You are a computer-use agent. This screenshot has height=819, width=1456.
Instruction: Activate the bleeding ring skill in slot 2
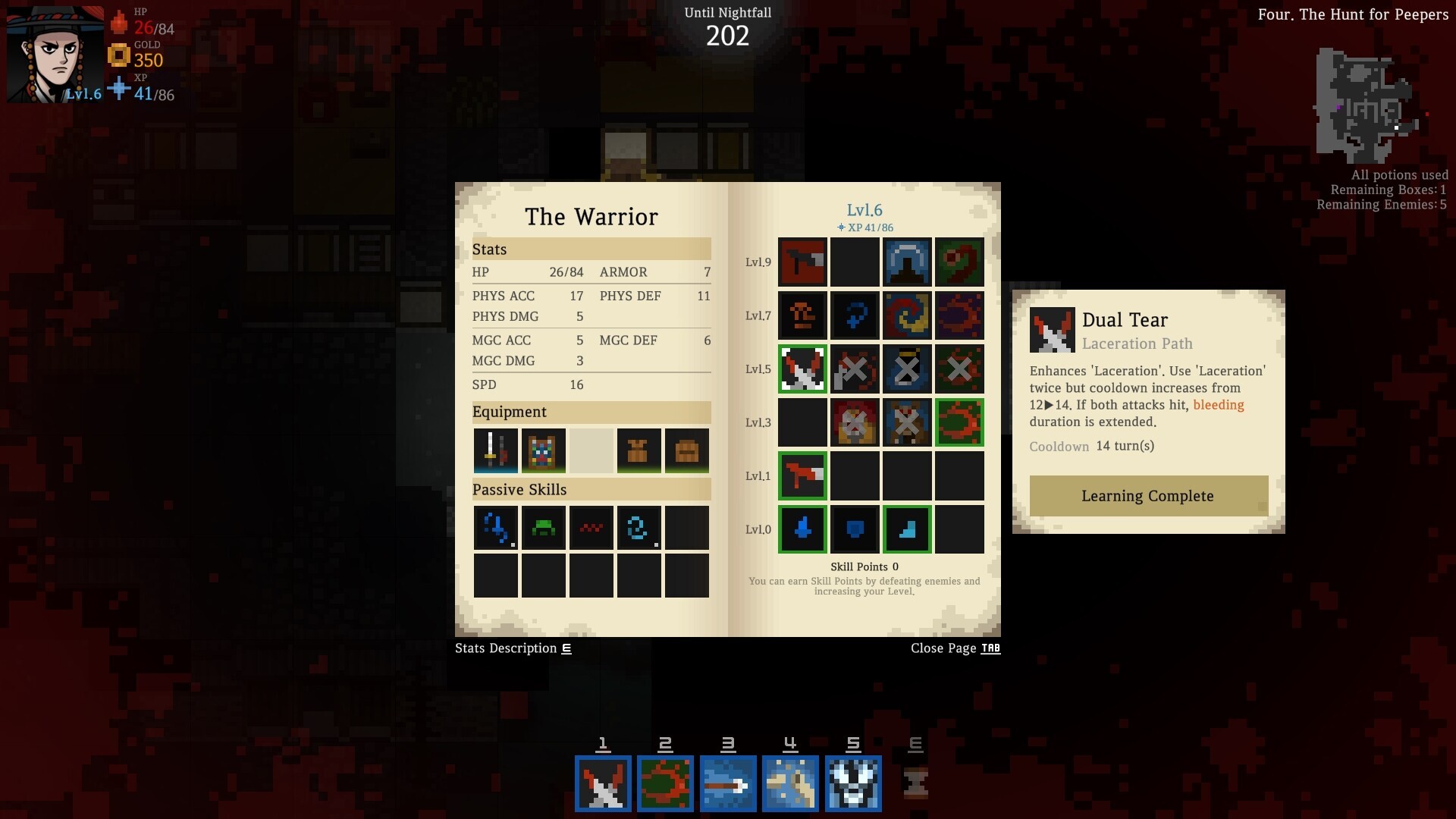[666, 783]
